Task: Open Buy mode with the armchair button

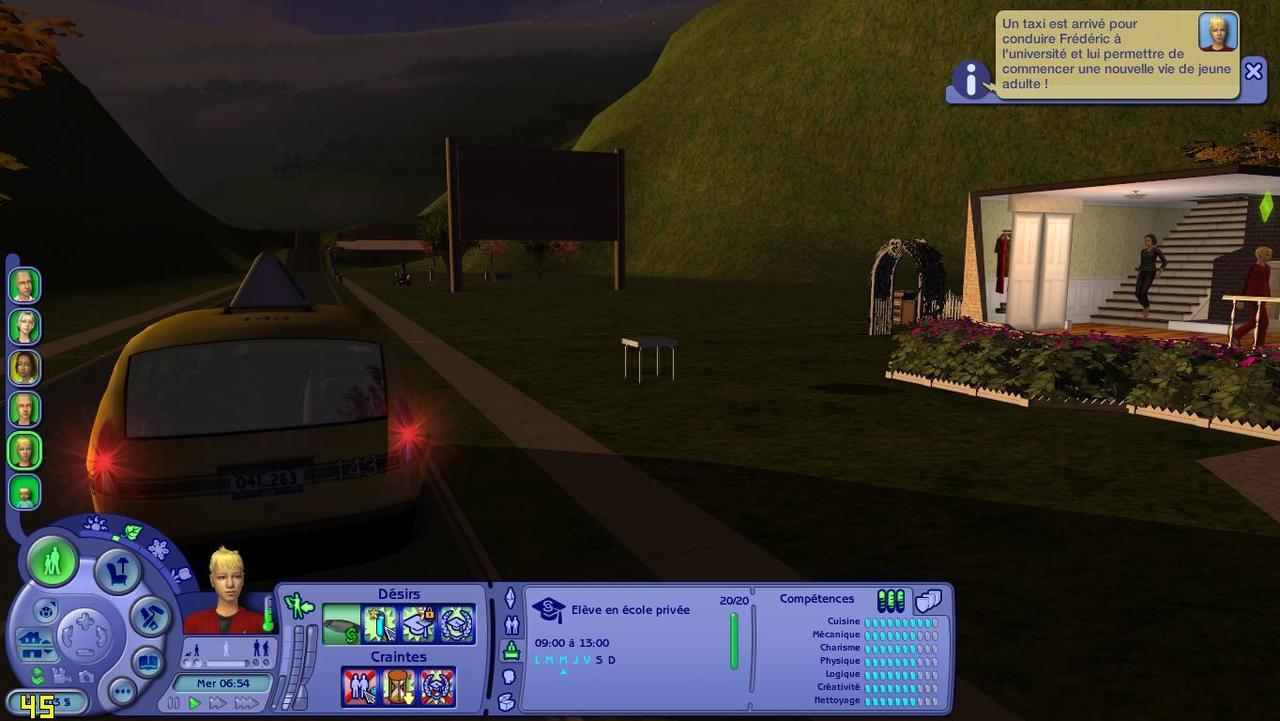Action: tap(117, 572)
